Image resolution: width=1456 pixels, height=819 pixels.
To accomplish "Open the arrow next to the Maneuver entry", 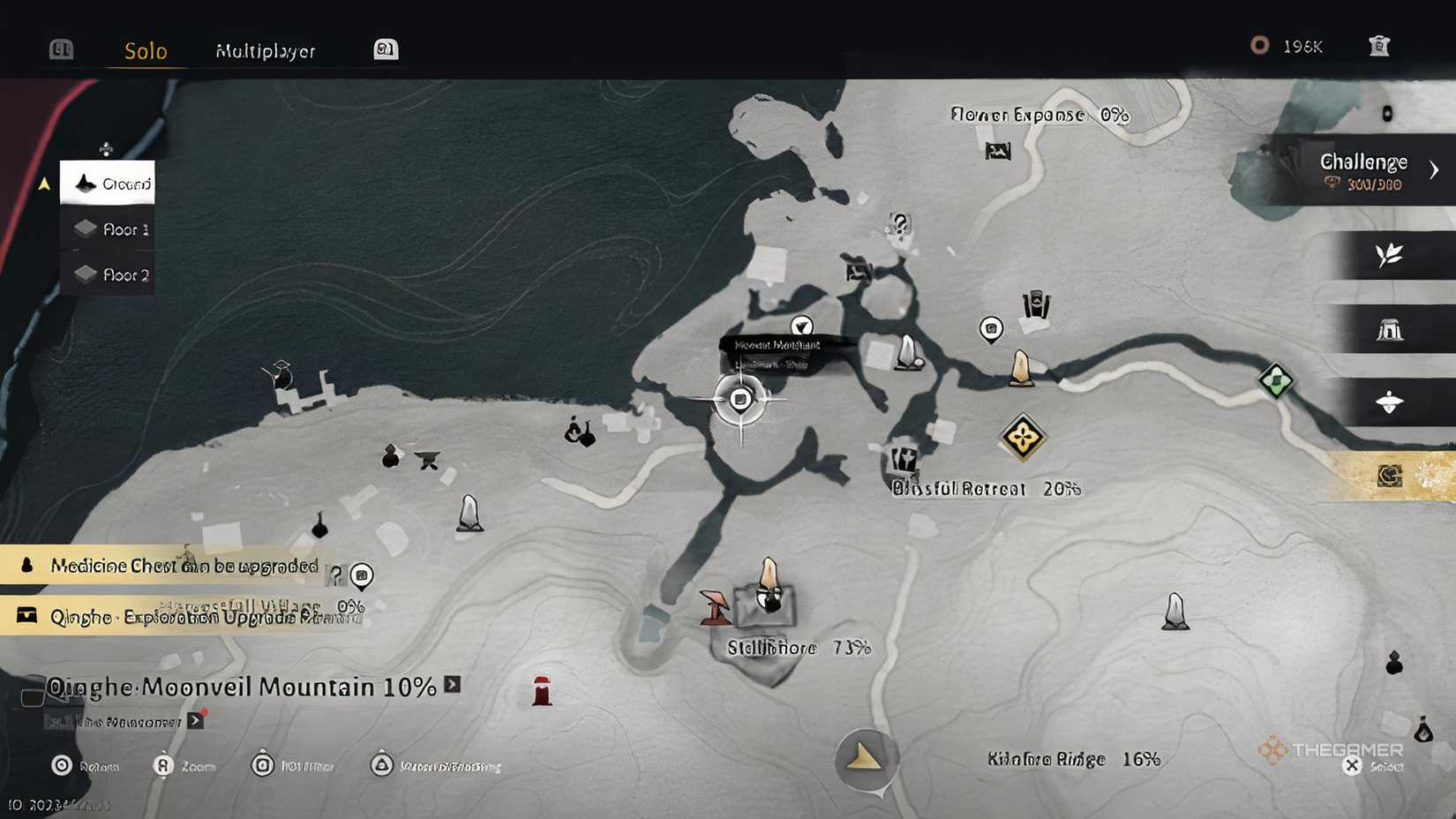I will tap(193, 719).
